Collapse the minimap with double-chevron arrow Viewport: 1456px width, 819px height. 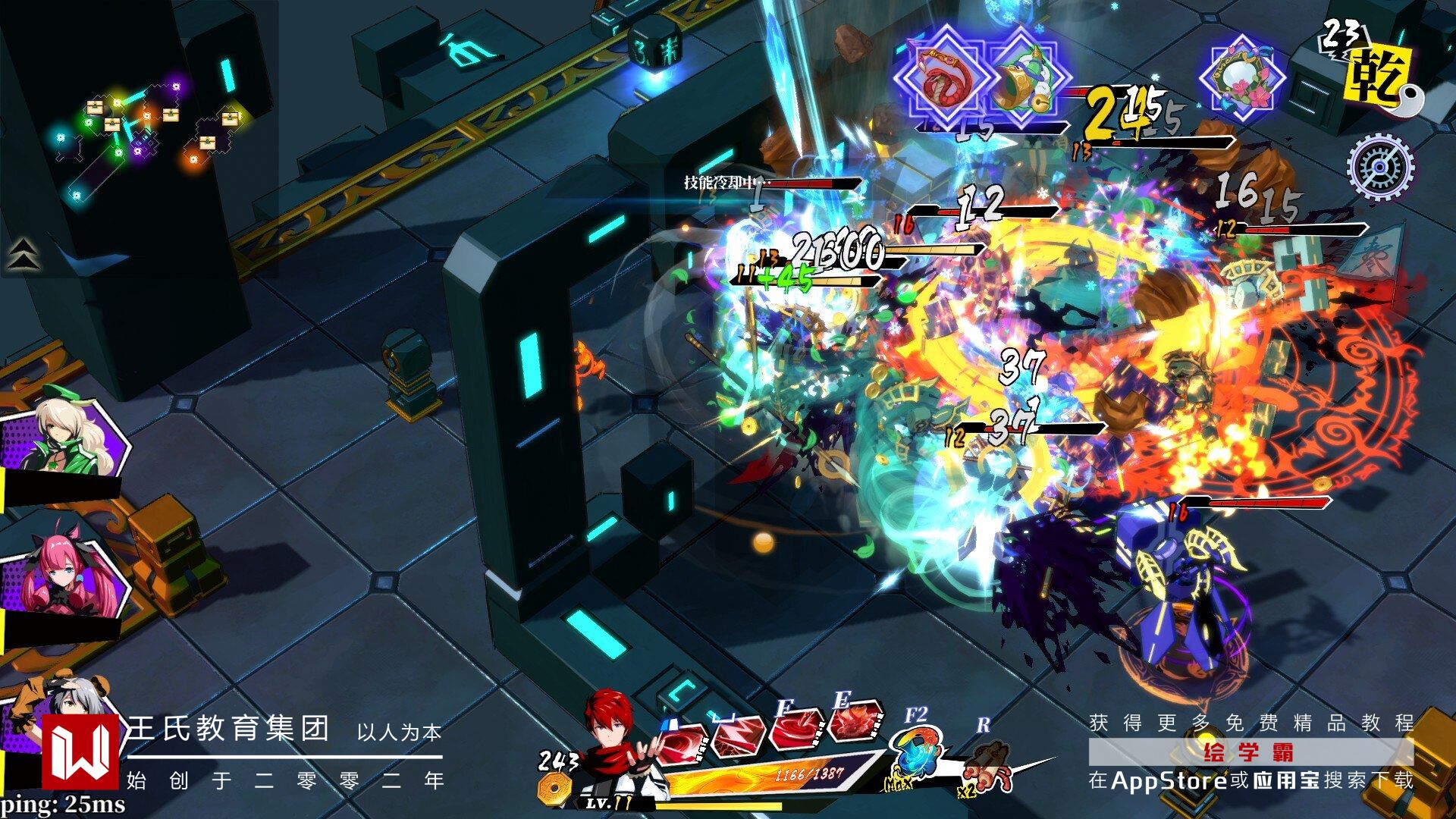[x=23, y=254]
